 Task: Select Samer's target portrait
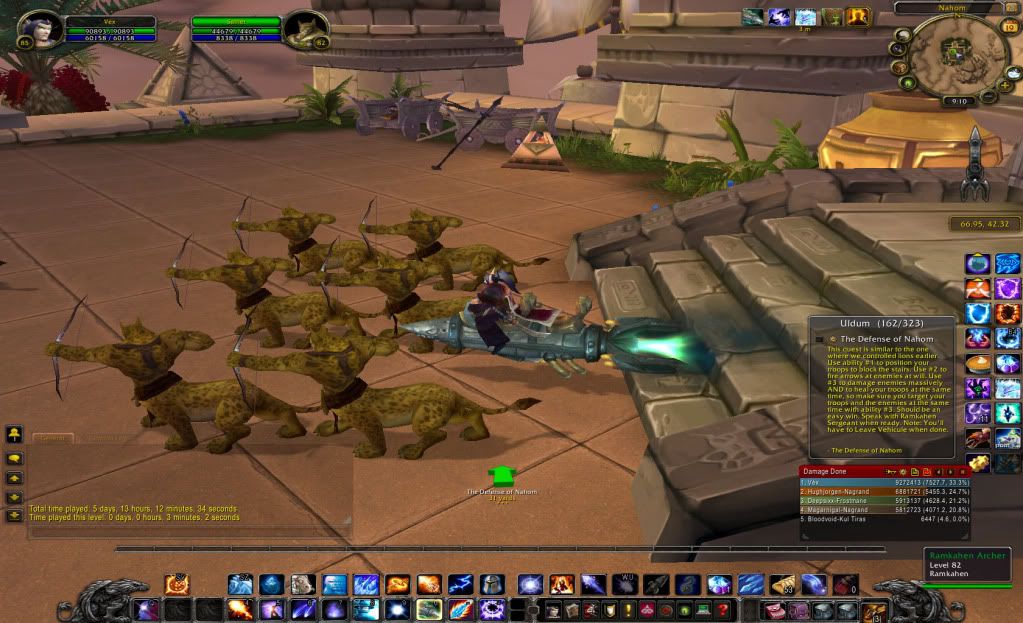coord(306,30)
